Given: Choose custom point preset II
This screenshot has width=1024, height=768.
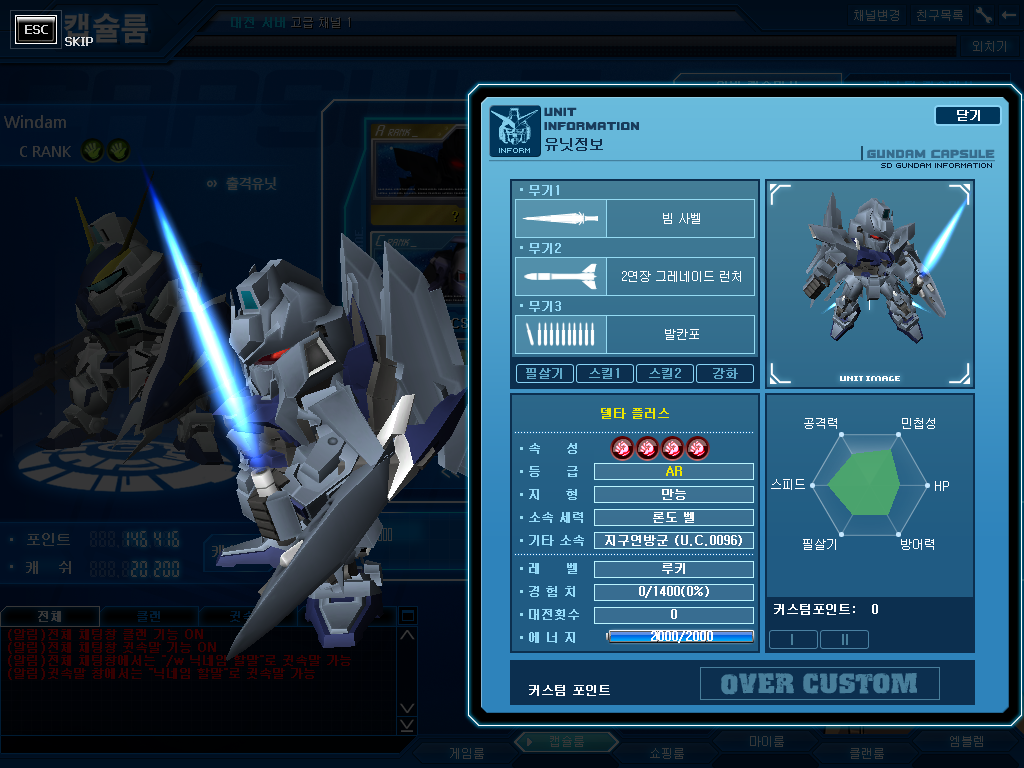Looking at the screenshot, I should coord(844,639).
